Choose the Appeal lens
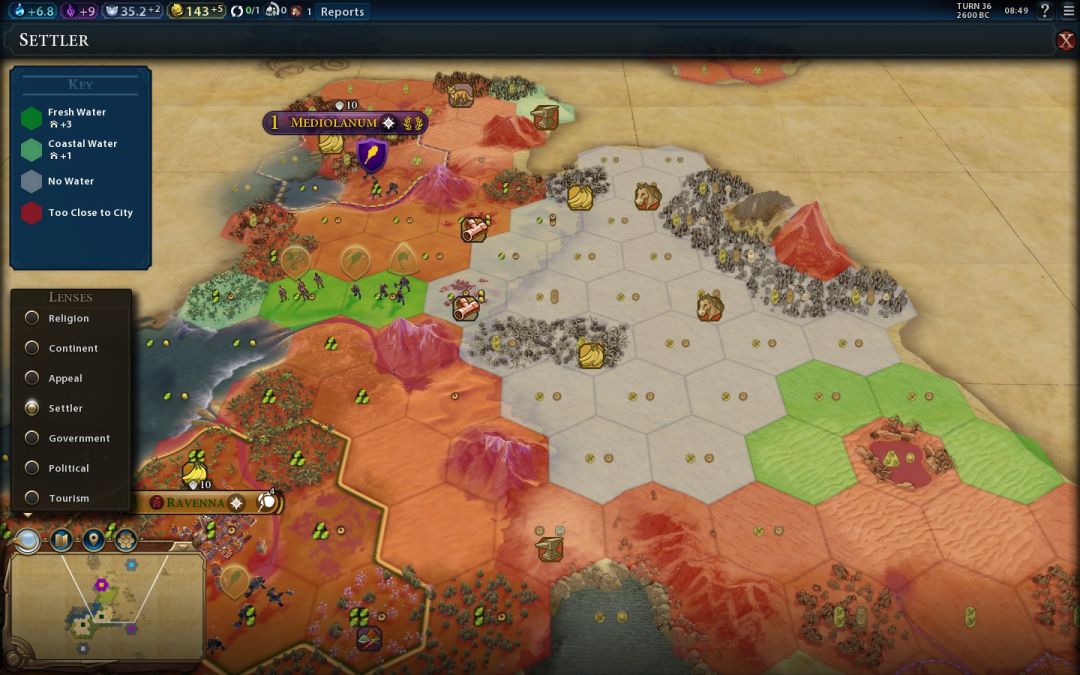This screenshot has width=1080, height=675. pyautogui.click(x=33, y=378)
